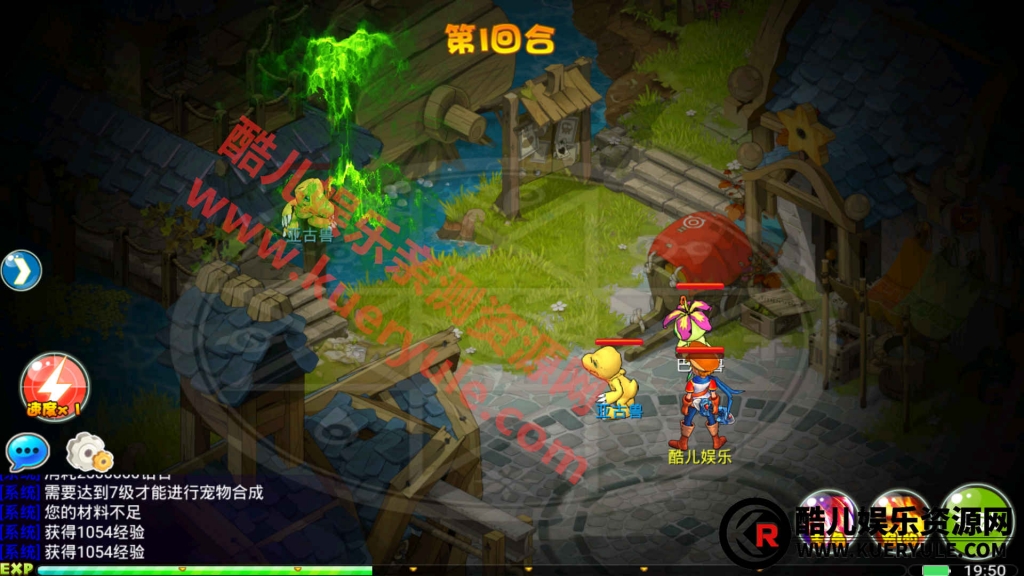Image resolution: width=1024 pixels, height=576 pixels.
Task: Tap the green orb battle button
Action: (x=977, y=514)
